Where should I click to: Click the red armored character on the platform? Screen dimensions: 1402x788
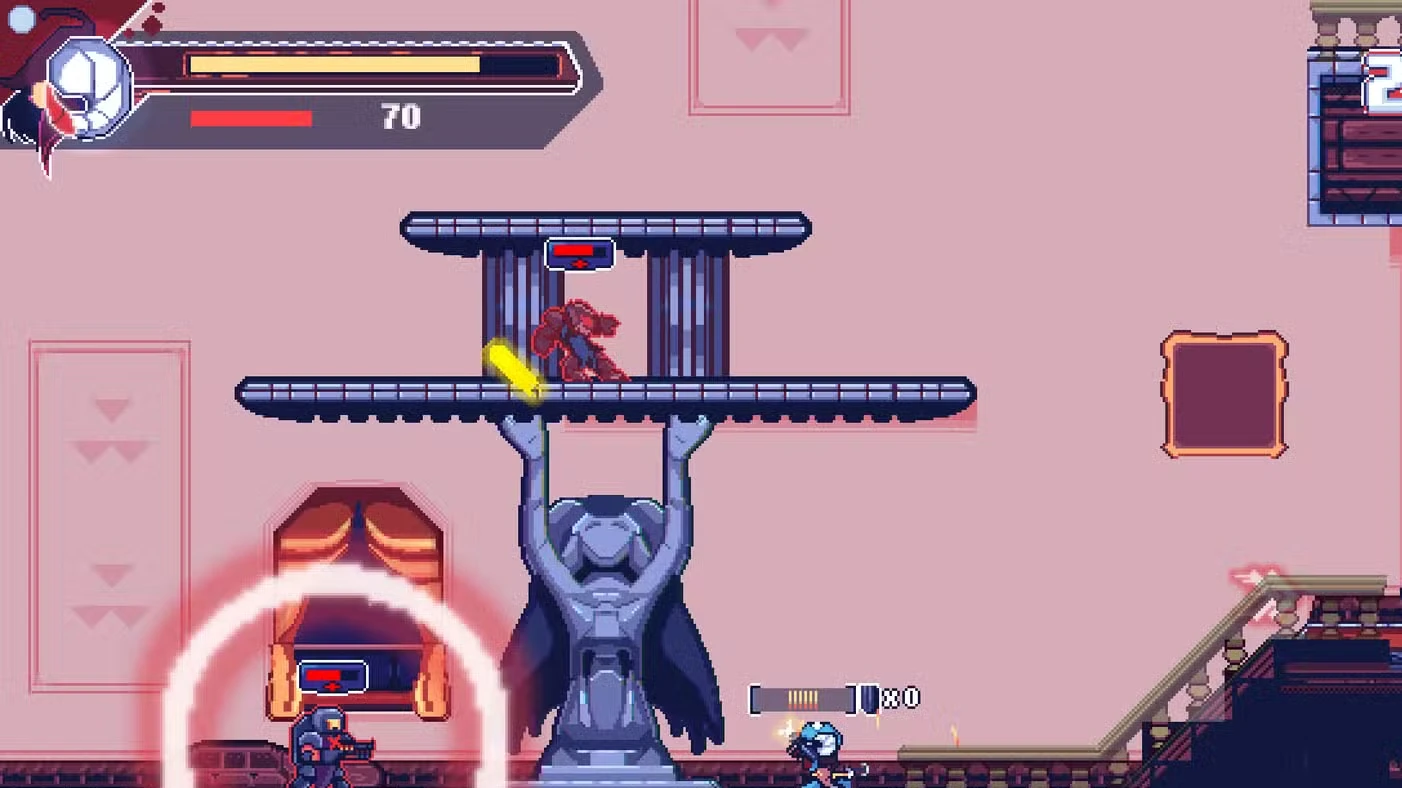tap(580, 340)
